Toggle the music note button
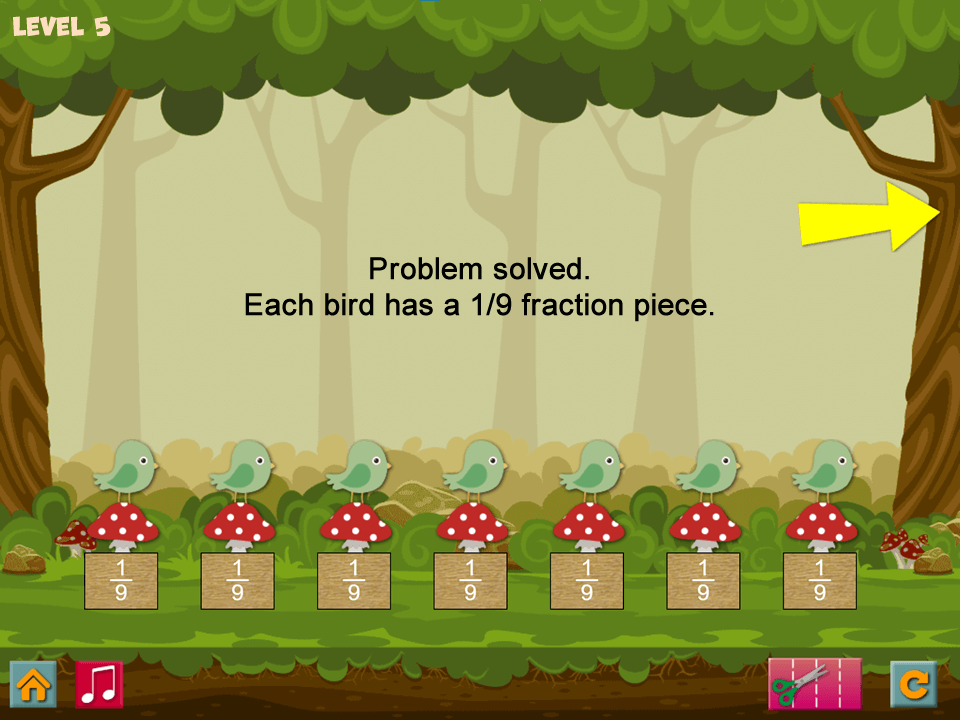This screenshot has width=960, height=720. [x=99, y=685]
